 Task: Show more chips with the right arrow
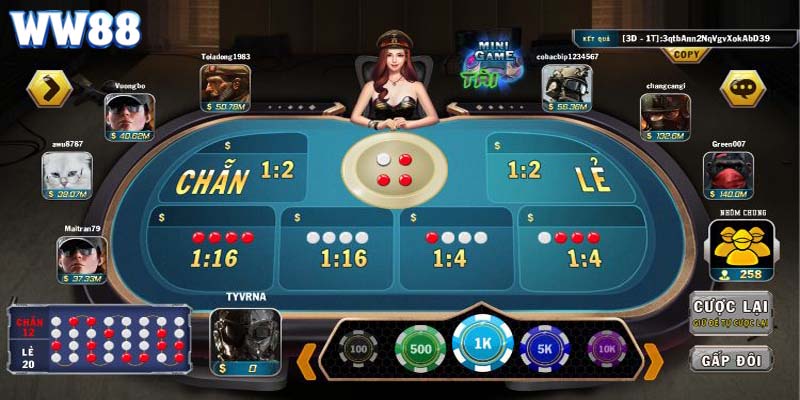tap(652, 360)
